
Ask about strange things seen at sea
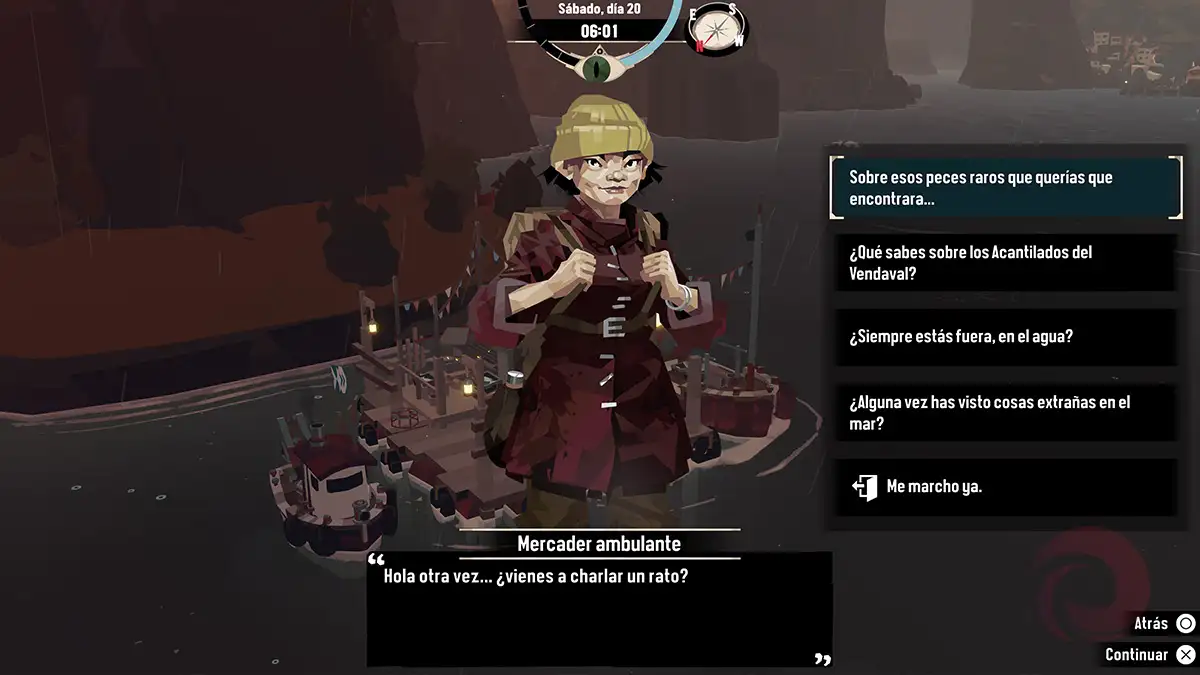(x=1005, y=412)
